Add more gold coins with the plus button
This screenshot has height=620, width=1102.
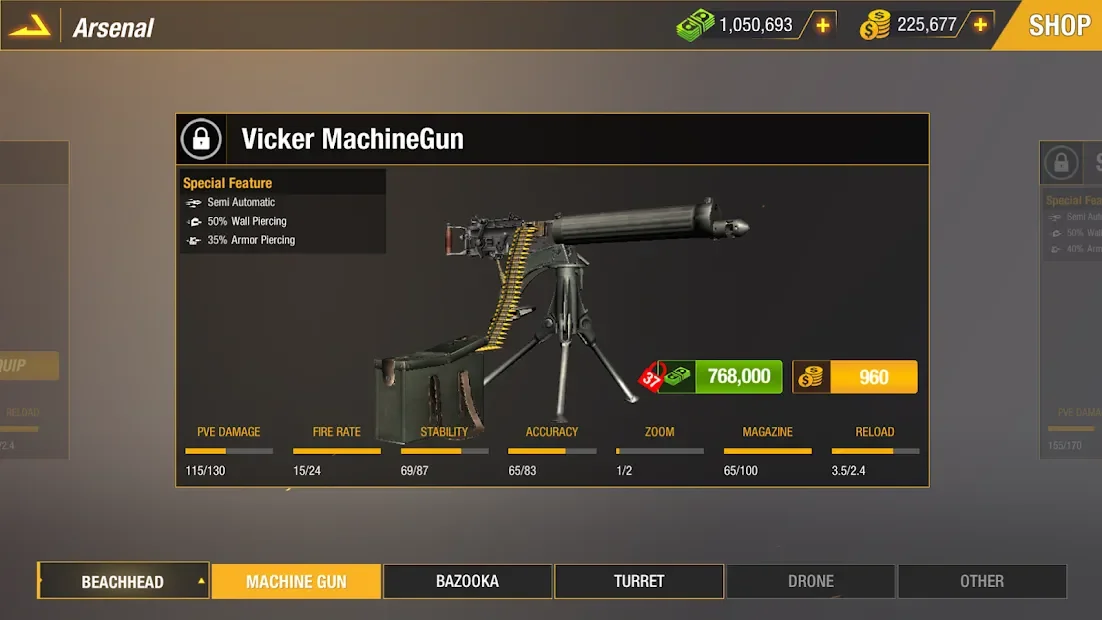pos(980,25)
